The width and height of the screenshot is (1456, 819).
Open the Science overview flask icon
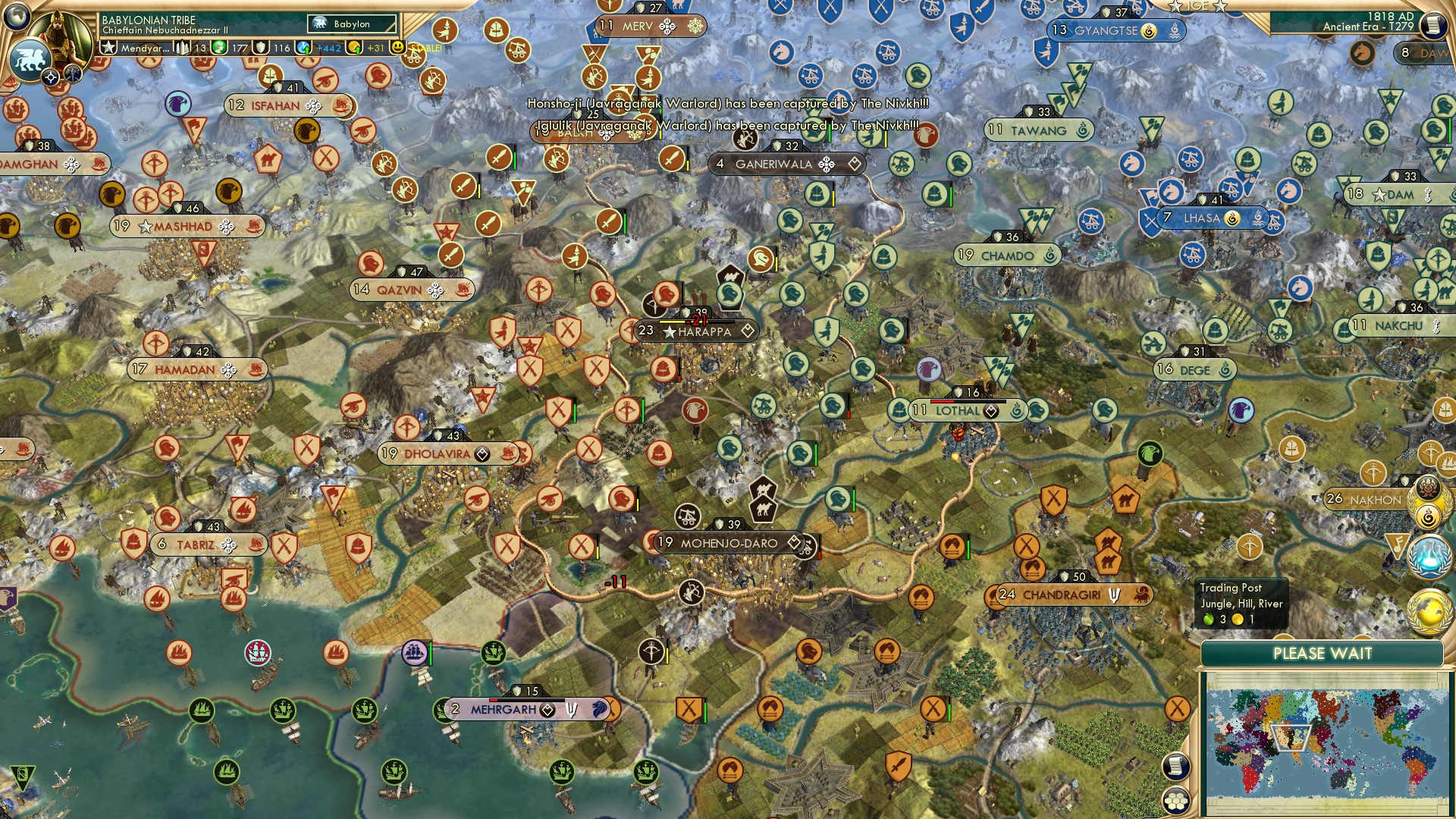[x=1430, y=556]
